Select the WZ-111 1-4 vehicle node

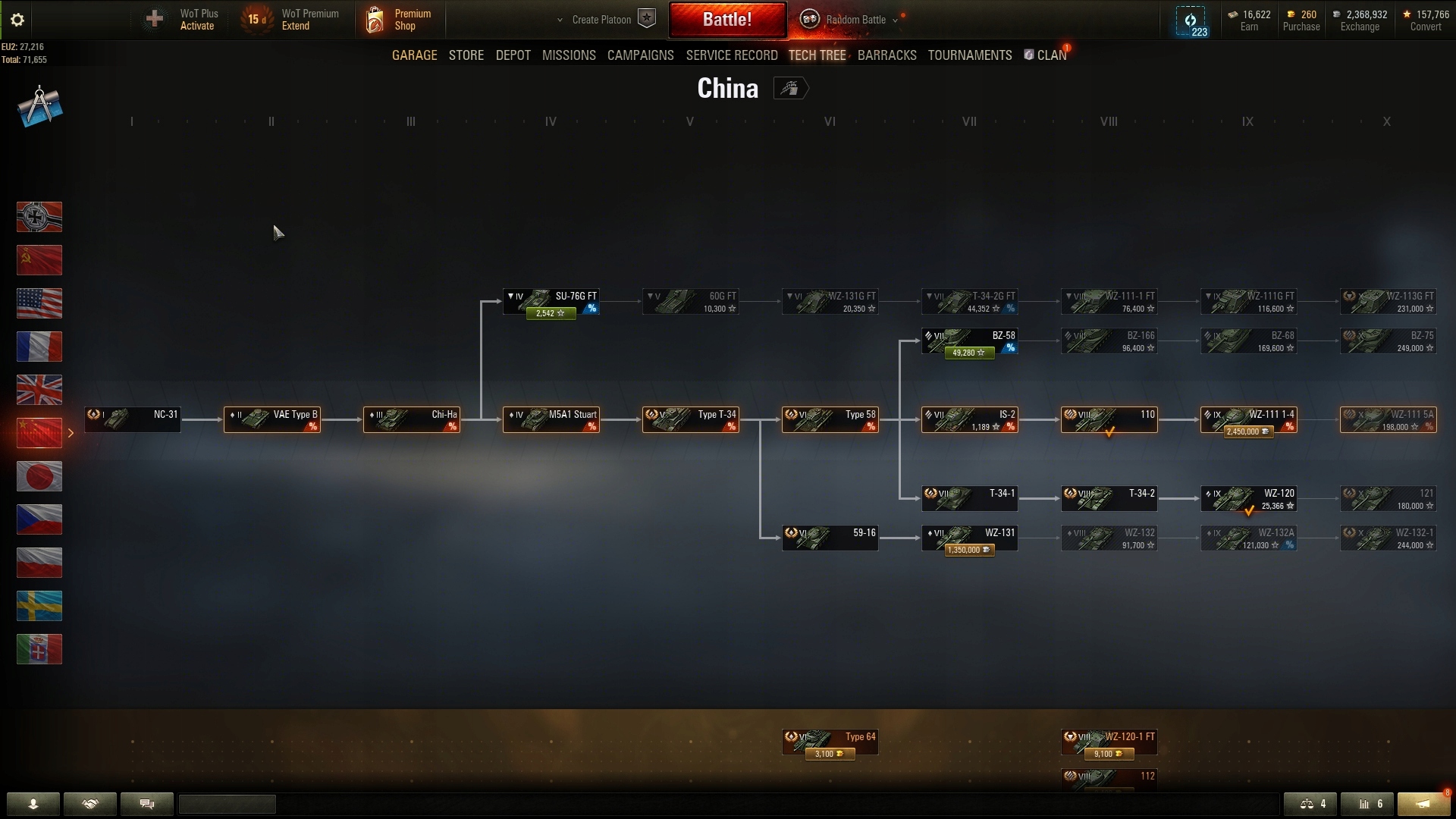point(1248,420)
